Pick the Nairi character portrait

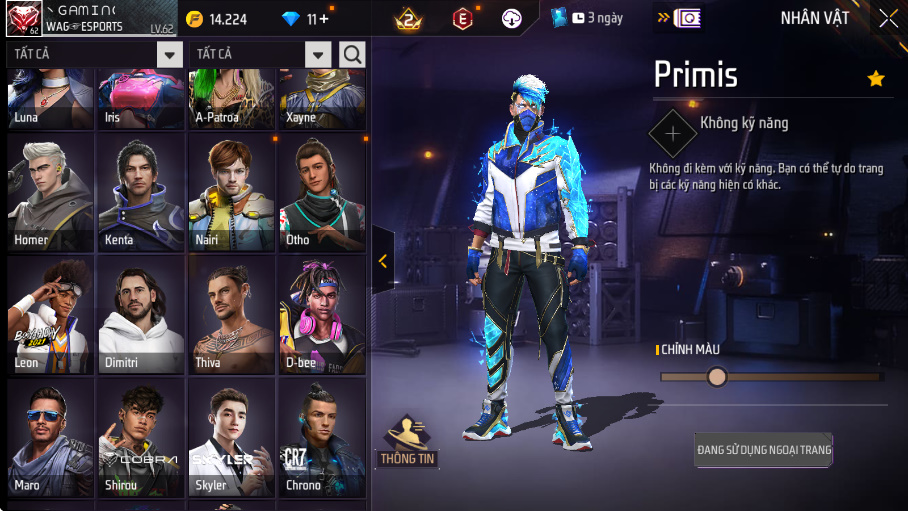(x=231, y=193)
